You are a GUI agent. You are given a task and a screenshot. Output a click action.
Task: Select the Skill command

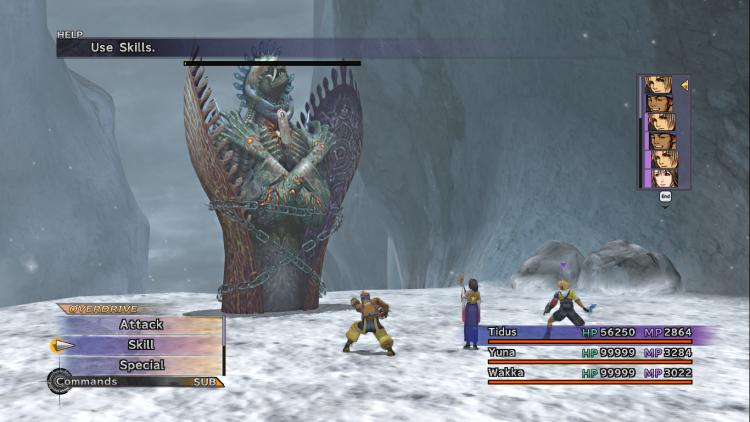coord(141,344)
